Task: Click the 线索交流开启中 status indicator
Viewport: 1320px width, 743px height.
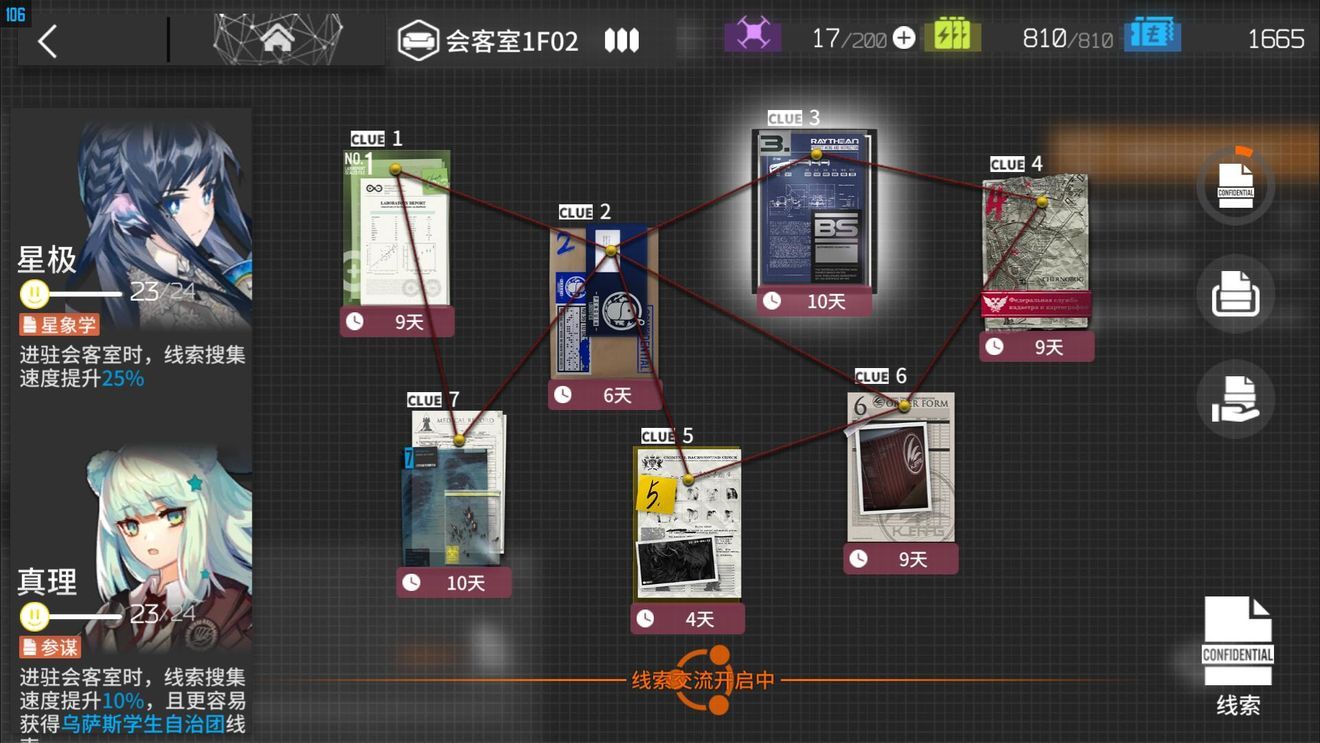Action: point(704,681)
